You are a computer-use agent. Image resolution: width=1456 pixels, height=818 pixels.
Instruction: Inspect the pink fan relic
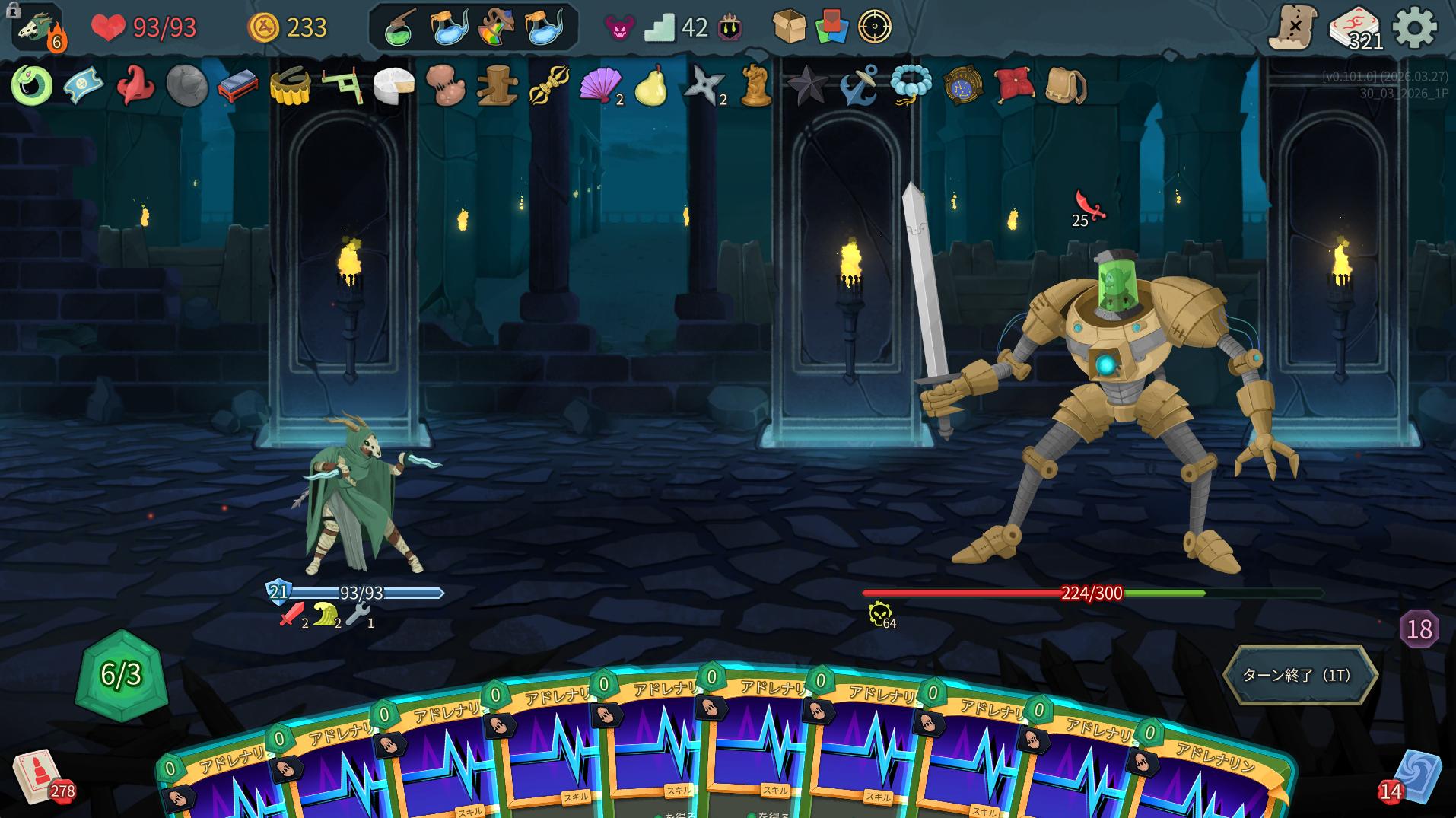600,84
